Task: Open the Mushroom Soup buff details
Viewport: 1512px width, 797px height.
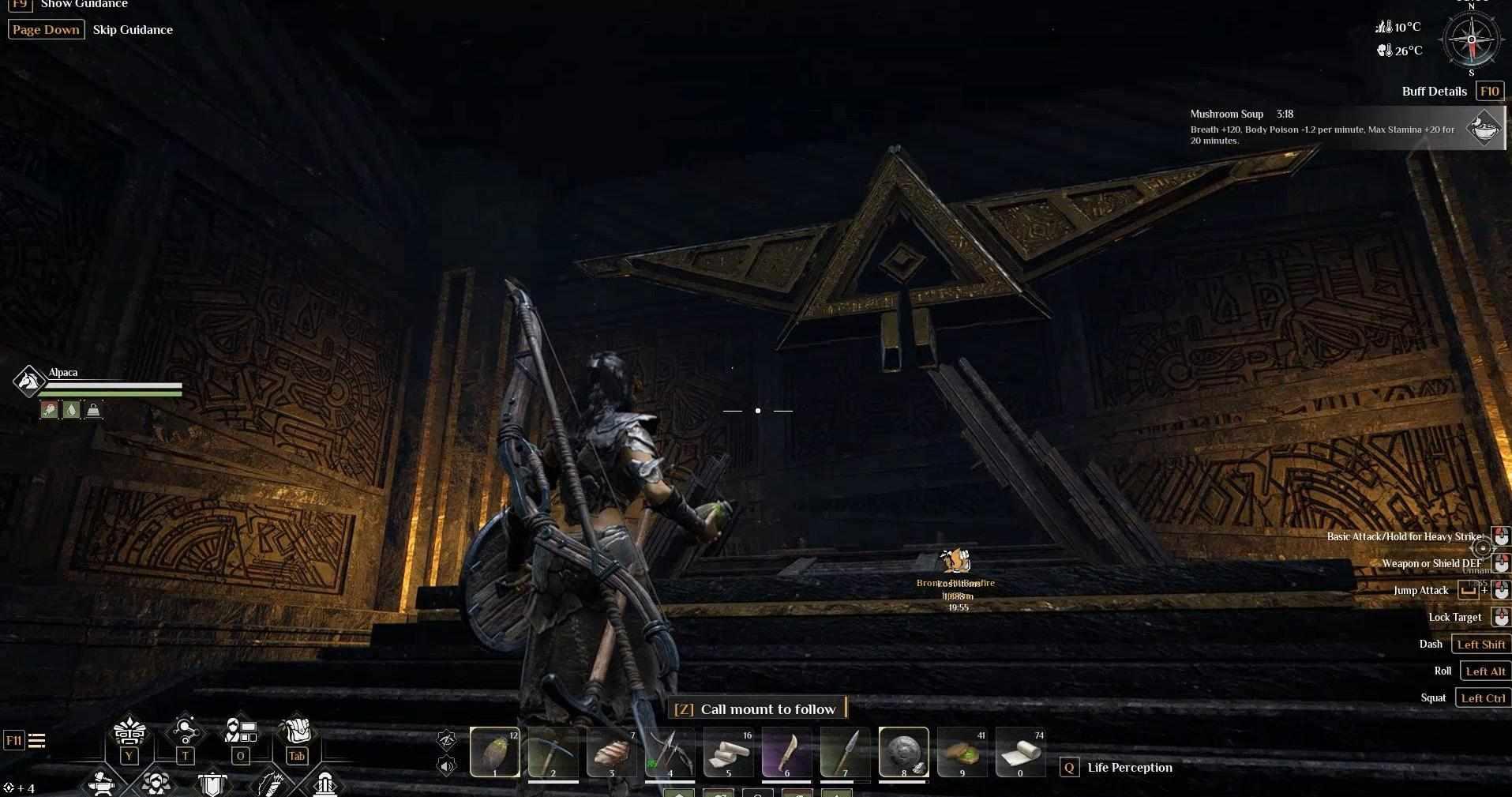Action: pos(1484,127)
